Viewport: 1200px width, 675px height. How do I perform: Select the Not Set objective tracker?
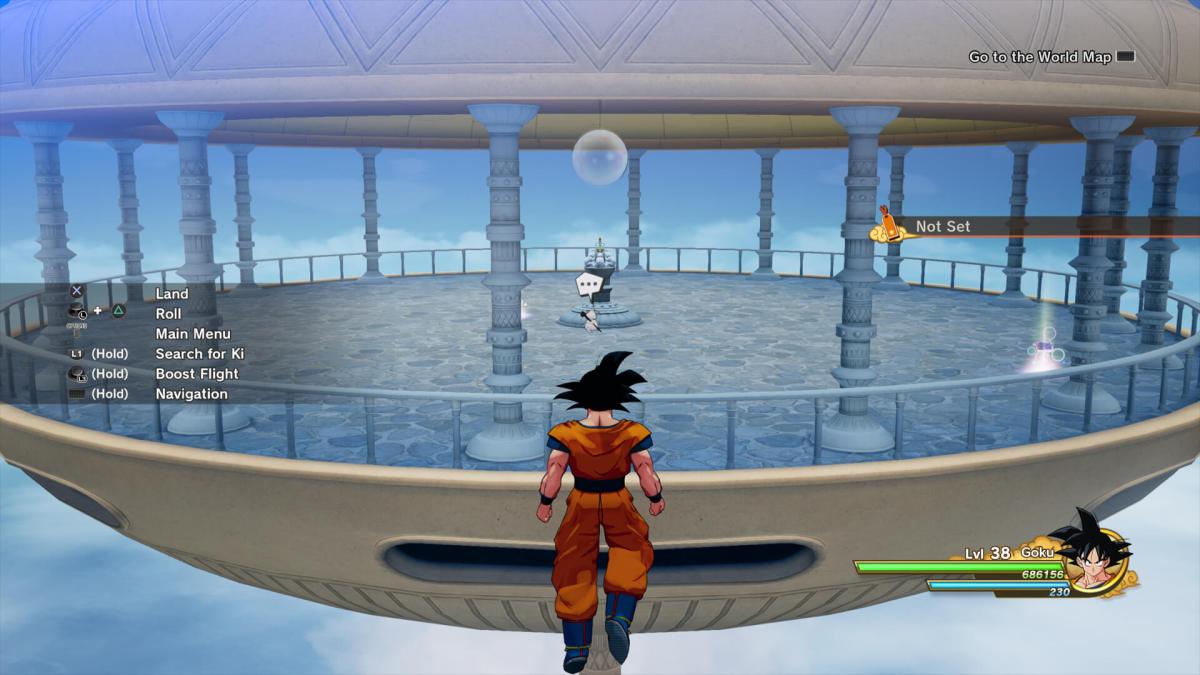click(942, 227)
